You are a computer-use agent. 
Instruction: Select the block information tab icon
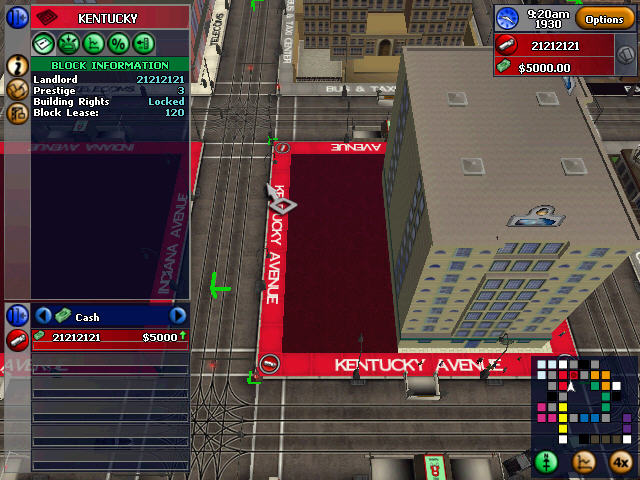[x=44, y=43]
